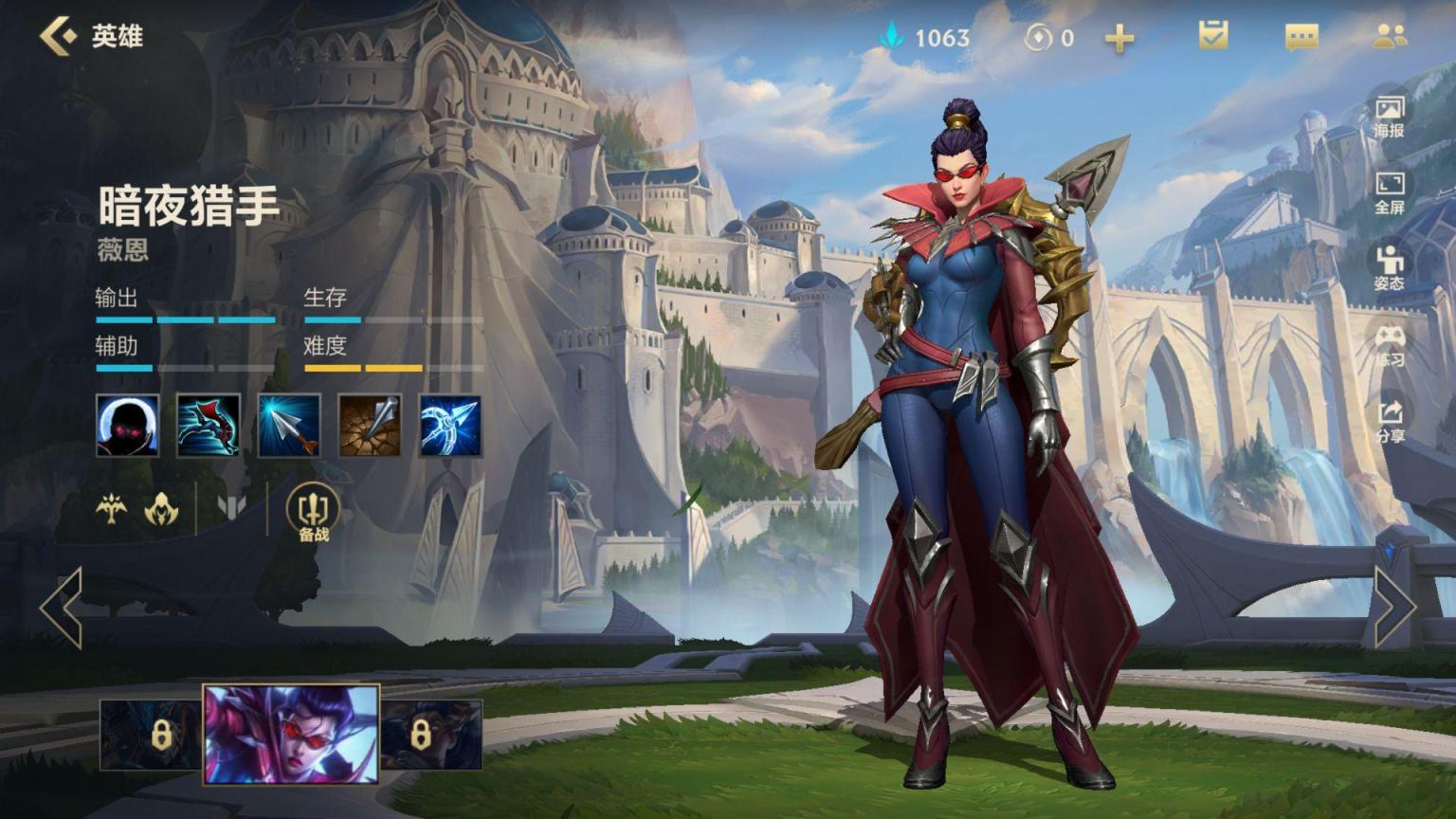Change the hero 姿态 pose

pyautogui.click(x=1390, y=268)
